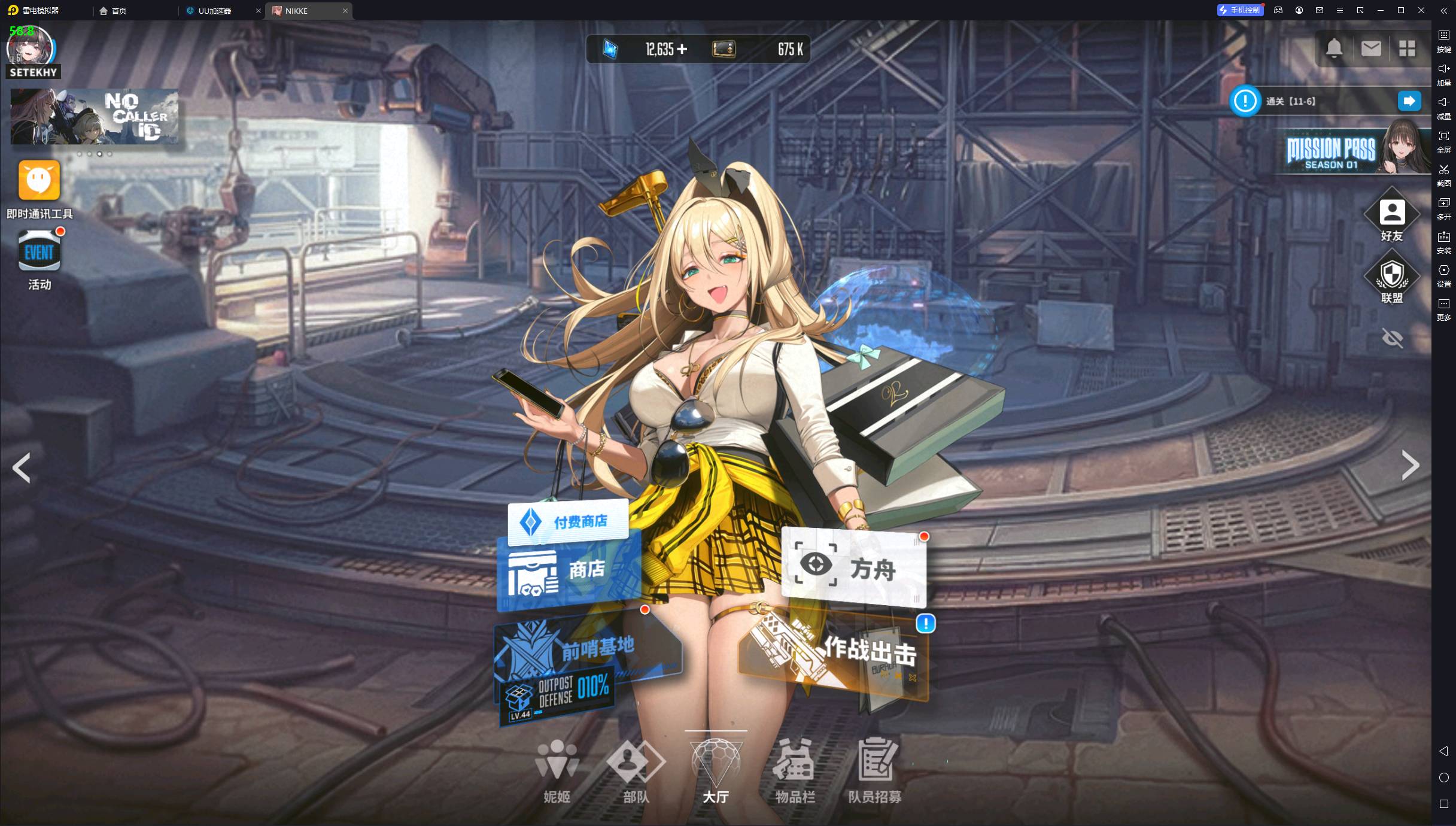Screen dimensions: 1456x826
Task: Open 队员招募 recruitment tab
Action: tap(875, 770)
